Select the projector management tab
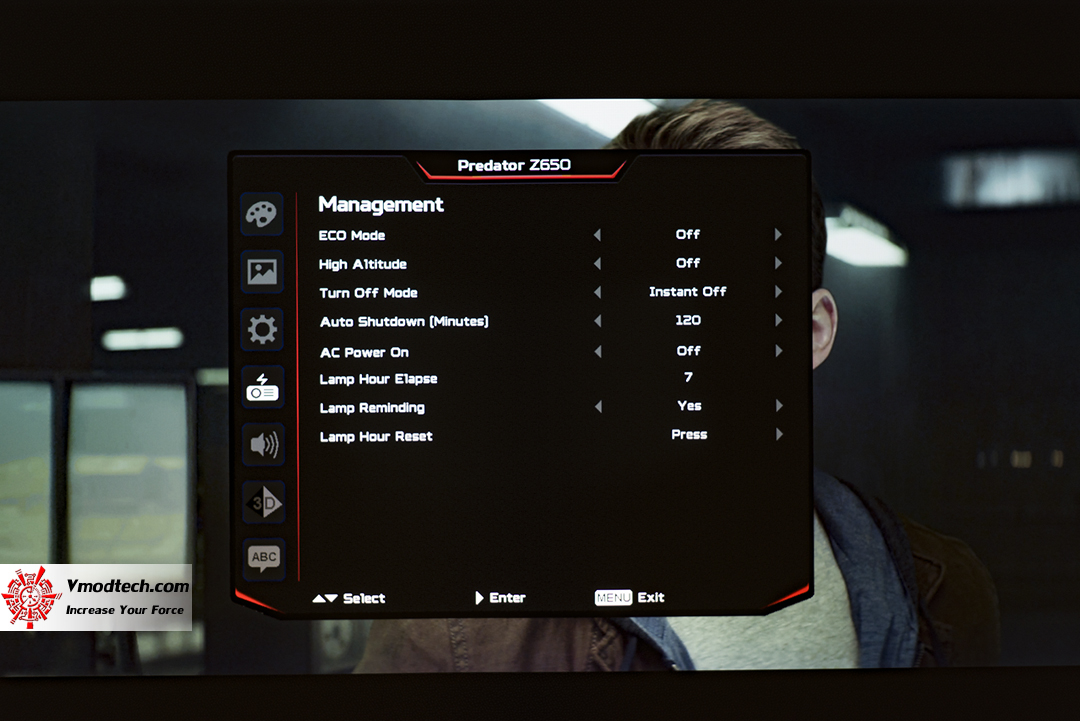 click(263, 387)
